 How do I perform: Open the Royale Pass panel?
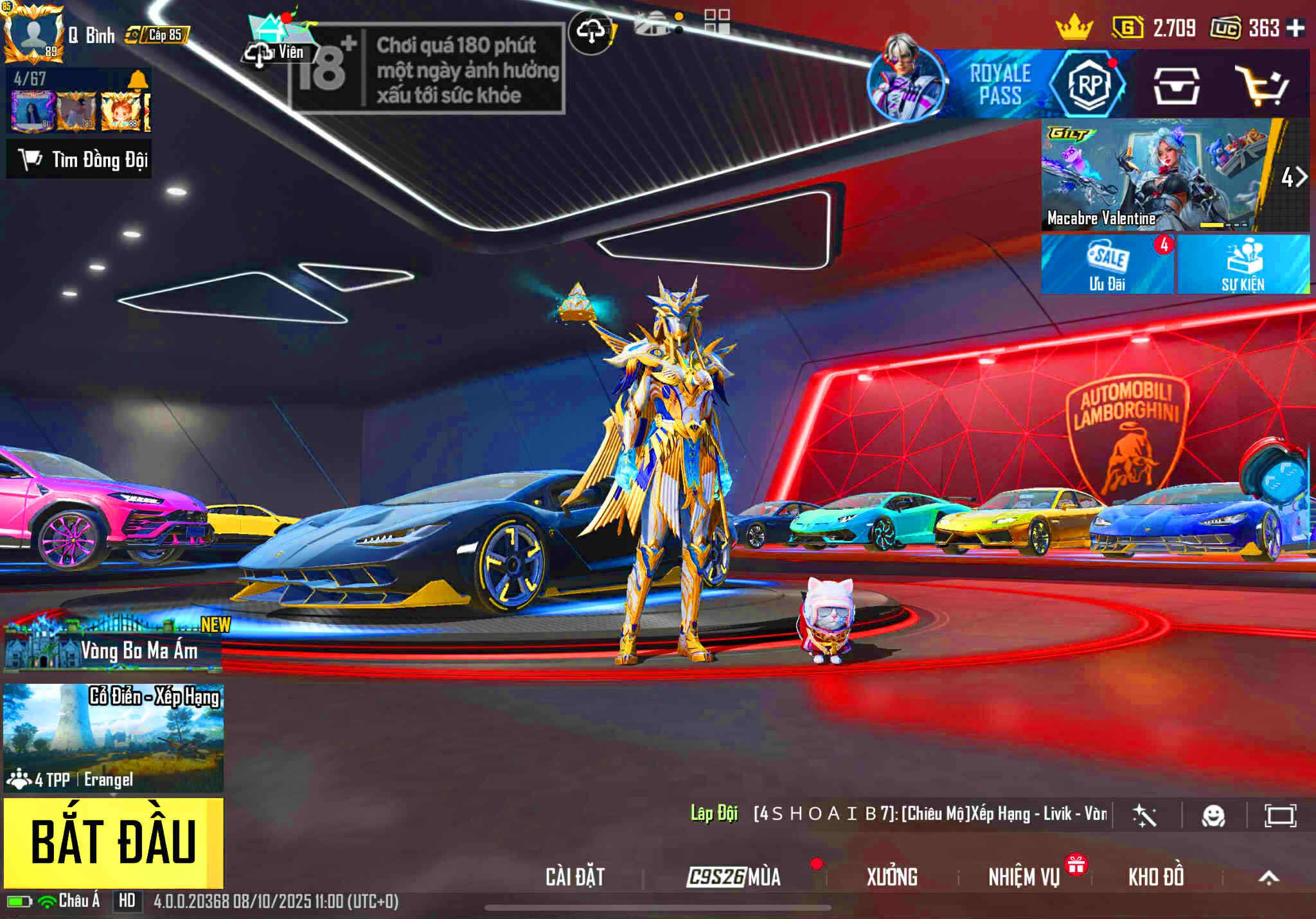coord(999,85)
